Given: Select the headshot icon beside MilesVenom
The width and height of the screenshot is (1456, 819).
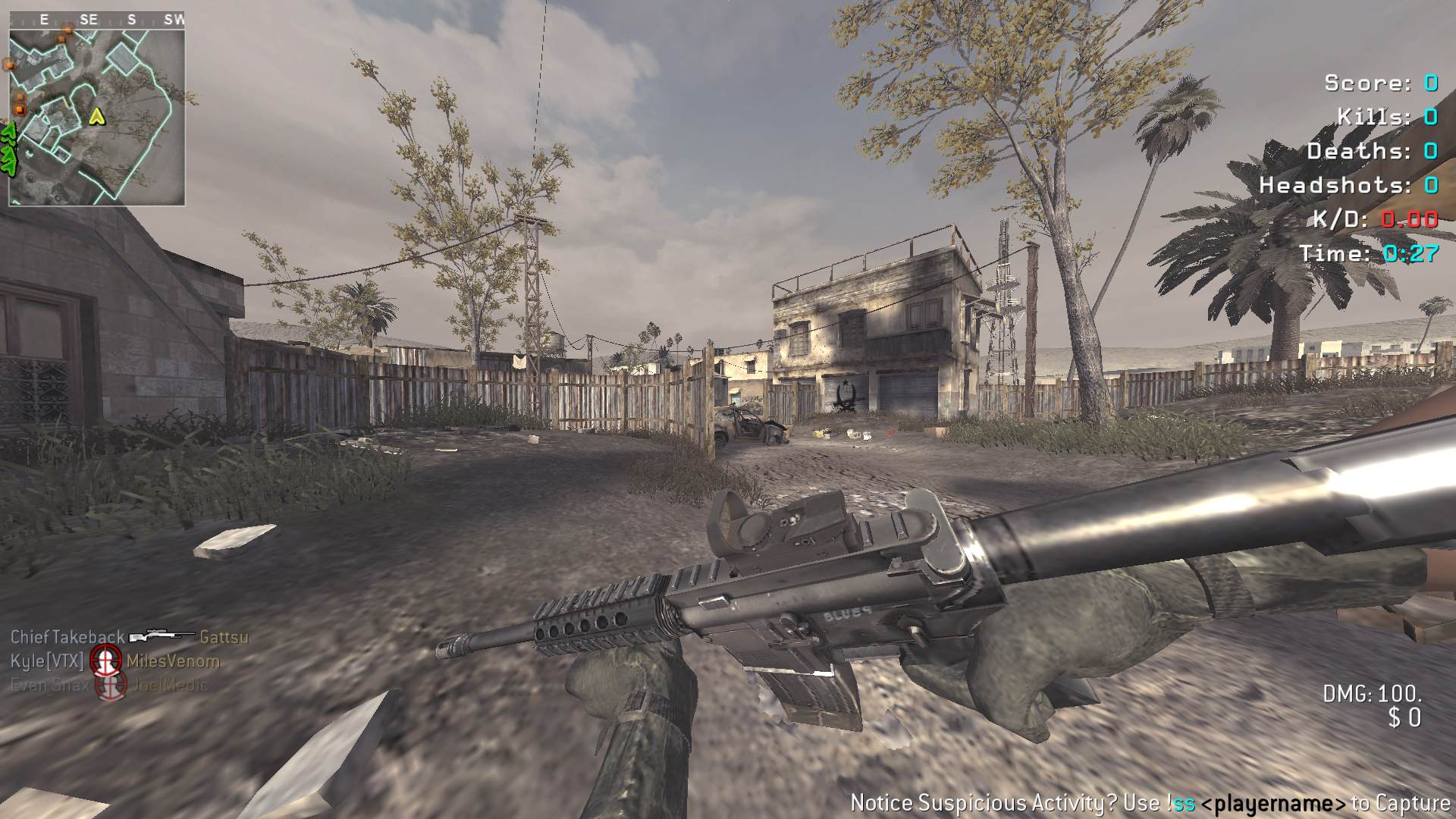Looking at the screenshot, I should tap(105, 661).
